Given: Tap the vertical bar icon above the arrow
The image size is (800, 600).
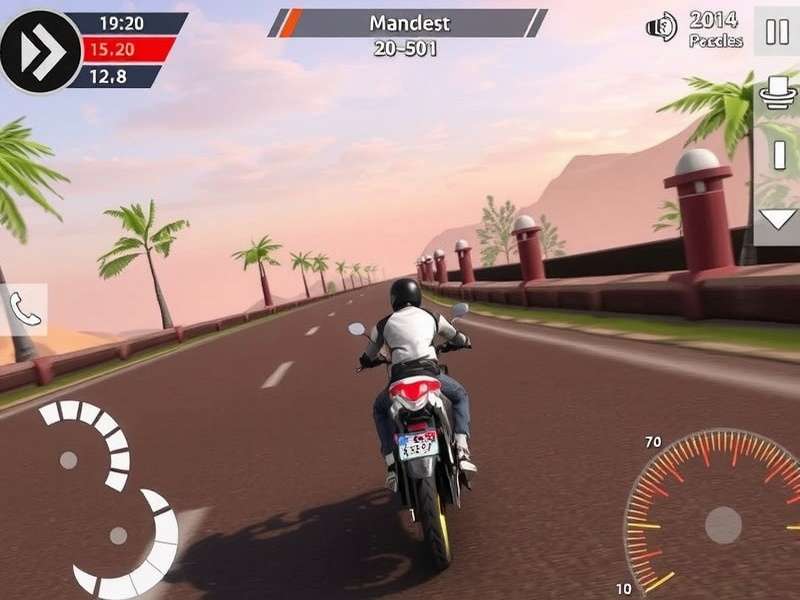Looking at the screenshot, I should (x=779, y=155).
